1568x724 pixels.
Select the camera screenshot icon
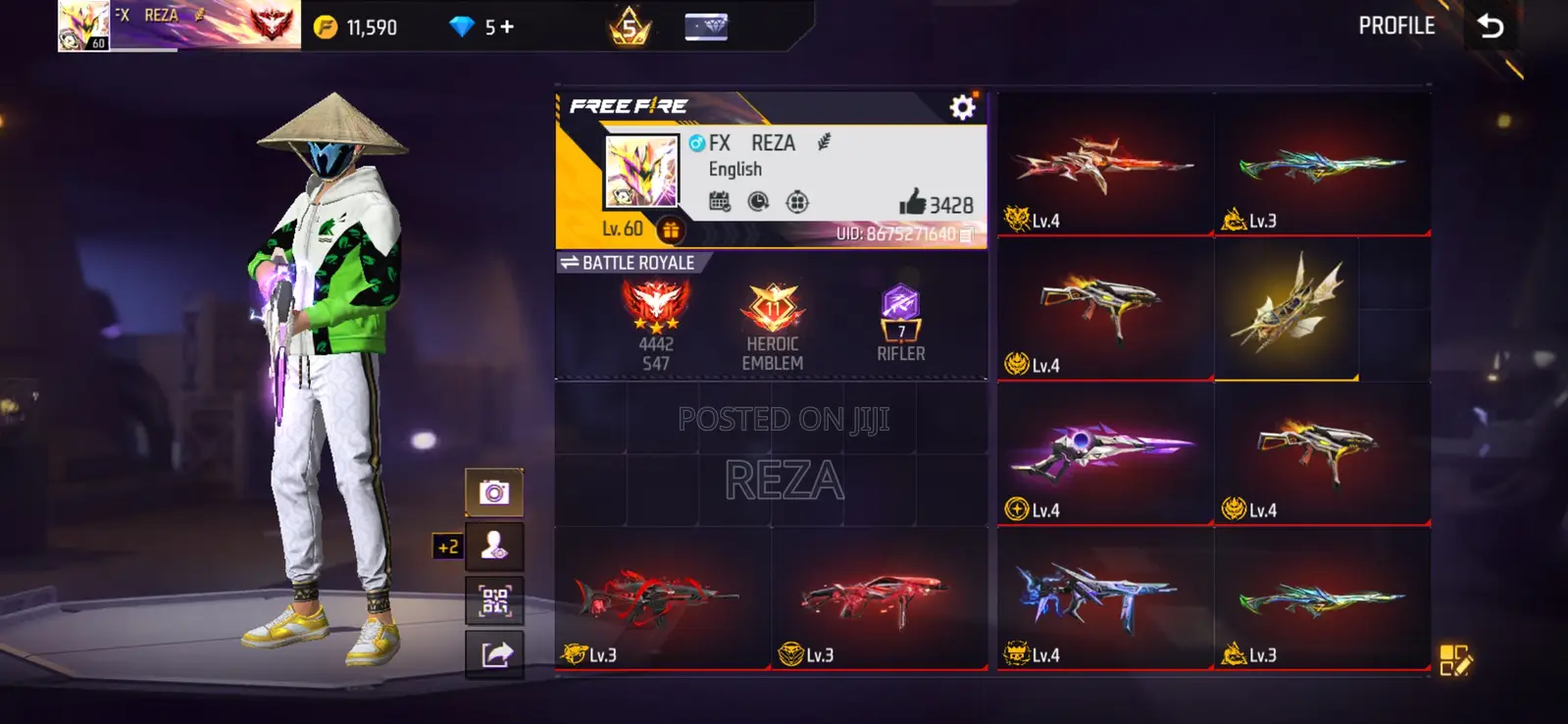click(x=496, y=492)
